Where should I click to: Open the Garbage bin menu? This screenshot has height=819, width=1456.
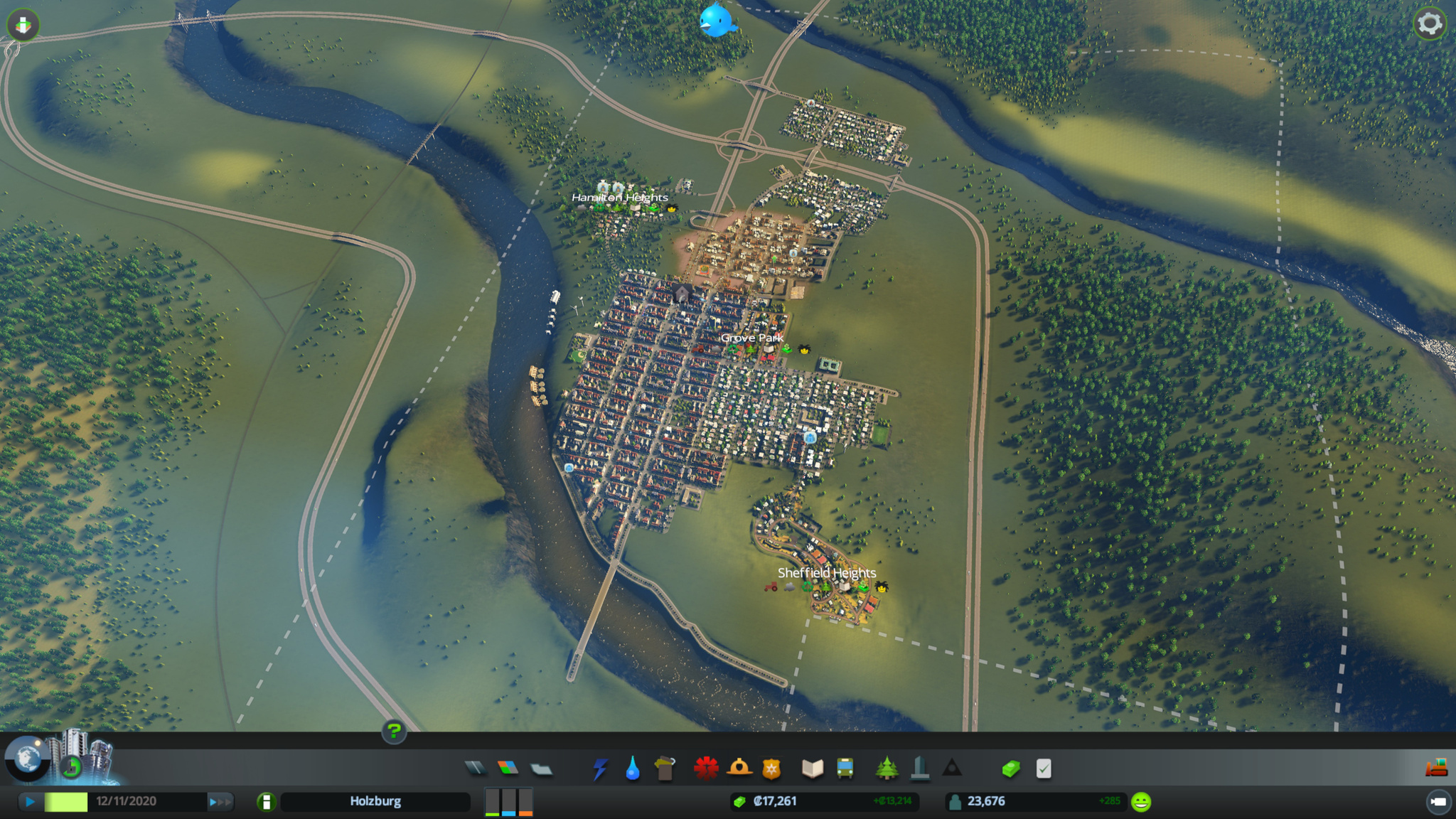click(x=665, y=769)
